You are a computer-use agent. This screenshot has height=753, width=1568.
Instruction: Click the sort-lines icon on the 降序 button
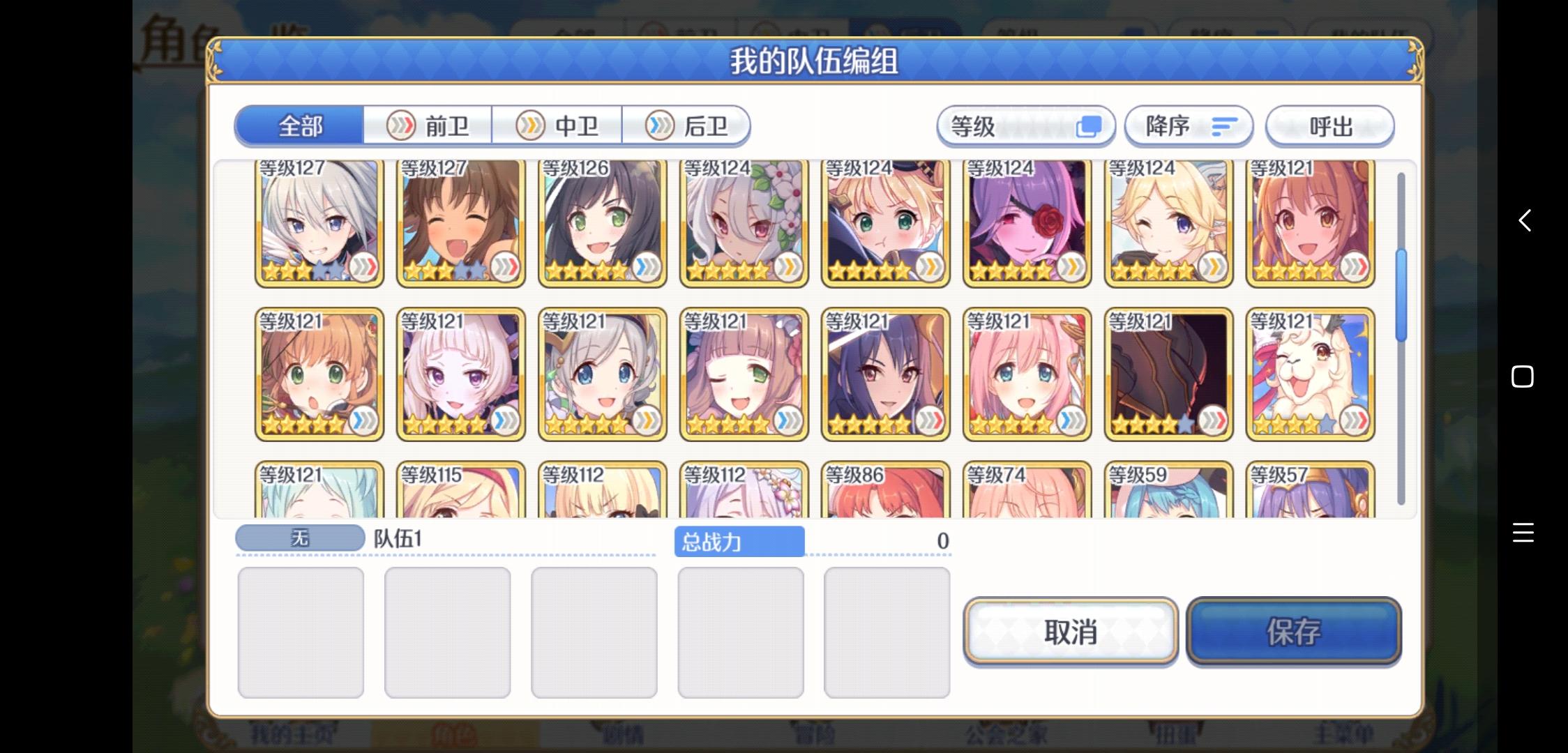click(x=1224, y=126)
